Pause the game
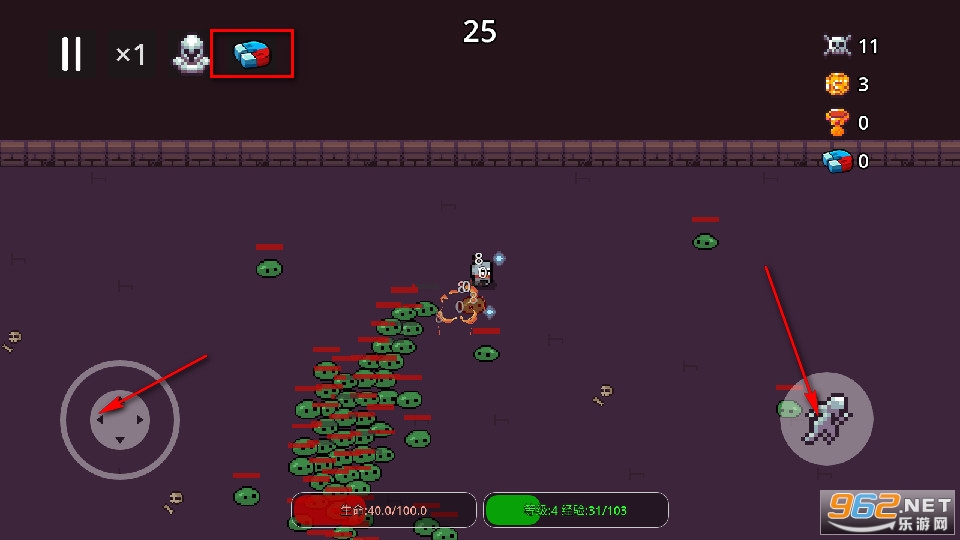960x540 pixels. coord(71,54)
